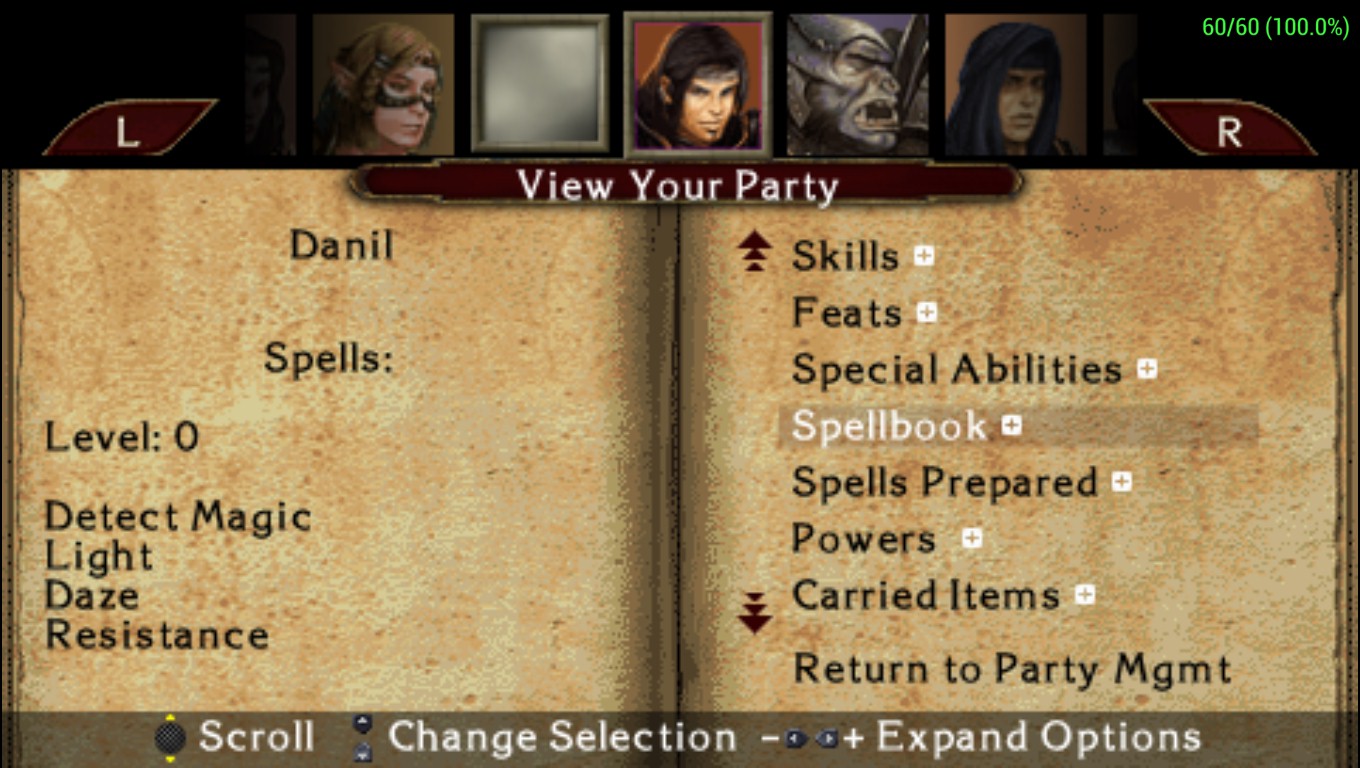Viewport: 1360px width, 768px height.
Task: Click the R party cycle tab
Action: tap(1229, 130)
